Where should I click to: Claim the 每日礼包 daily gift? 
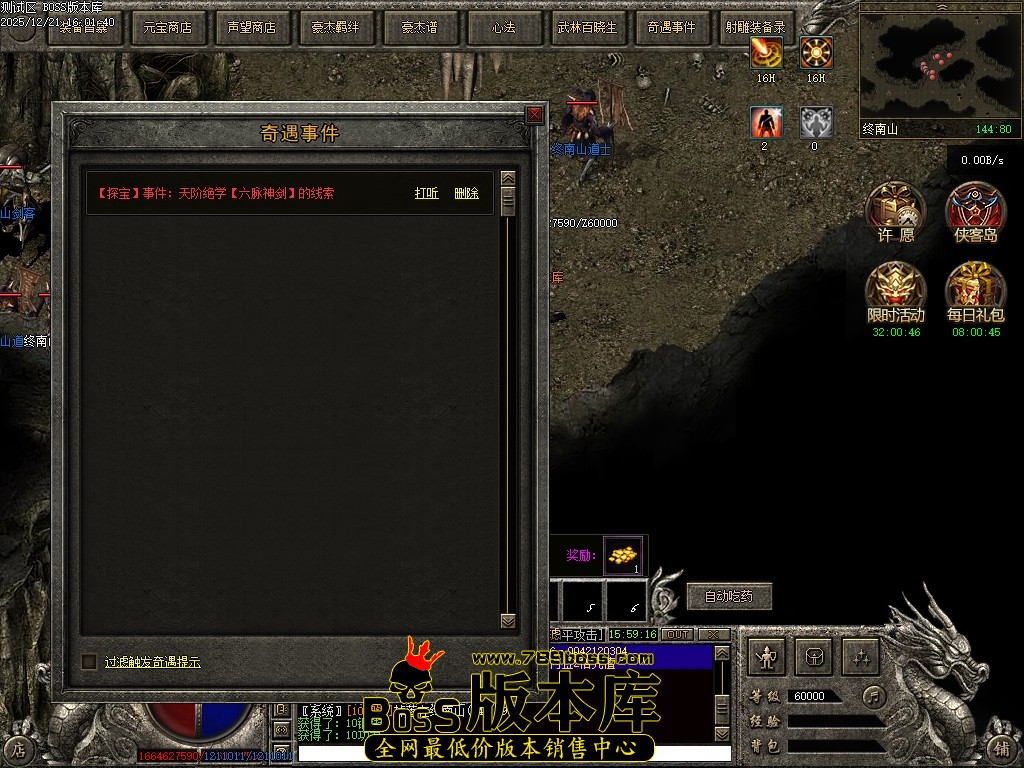coord(976,291)
